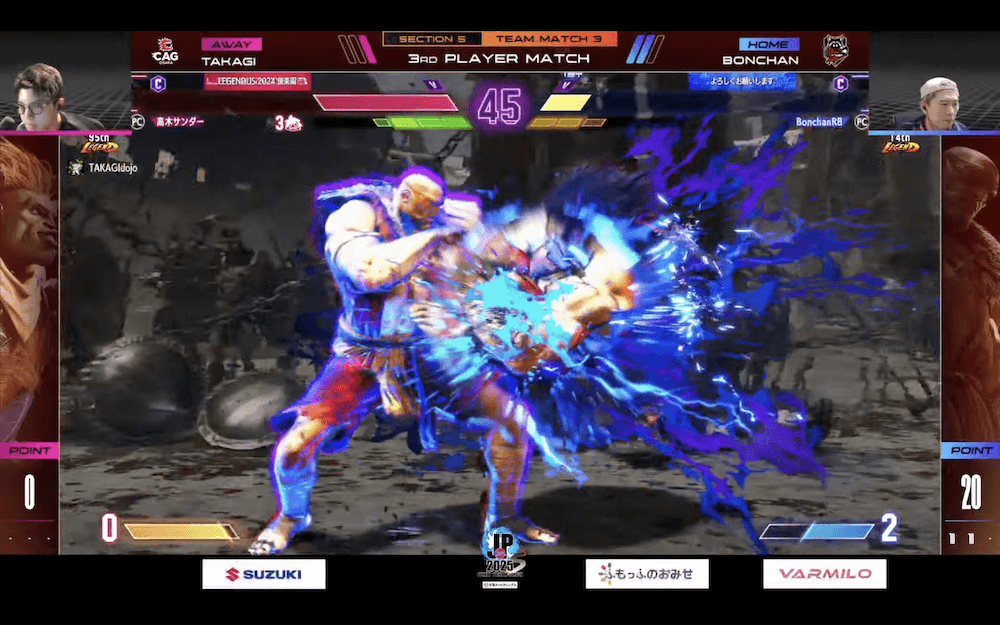The width and height of the screenshot is (1000, 625).
Task: Click the SUZUKI sponsor banner
Action: pyautogui.click(x=264, y=574)
